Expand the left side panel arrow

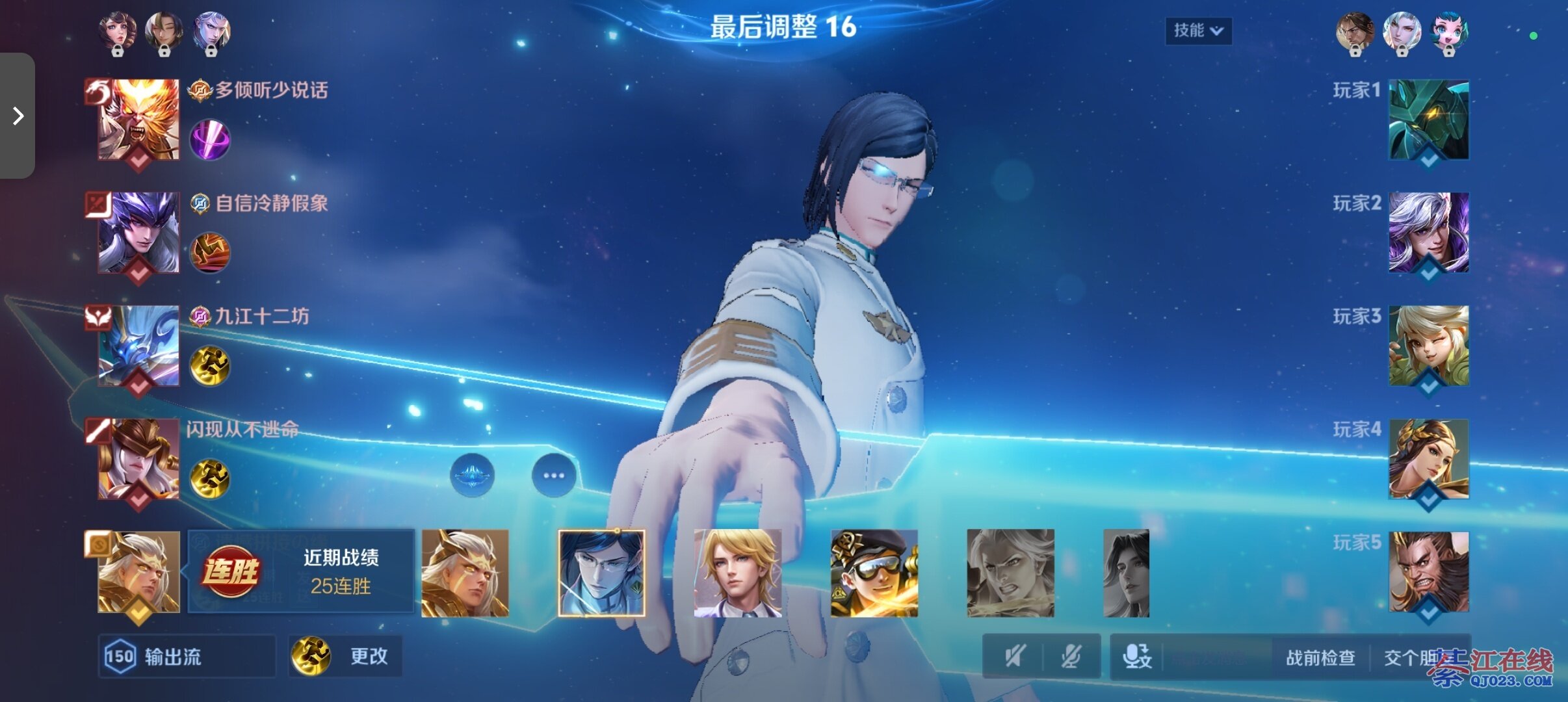coord(18,116)
